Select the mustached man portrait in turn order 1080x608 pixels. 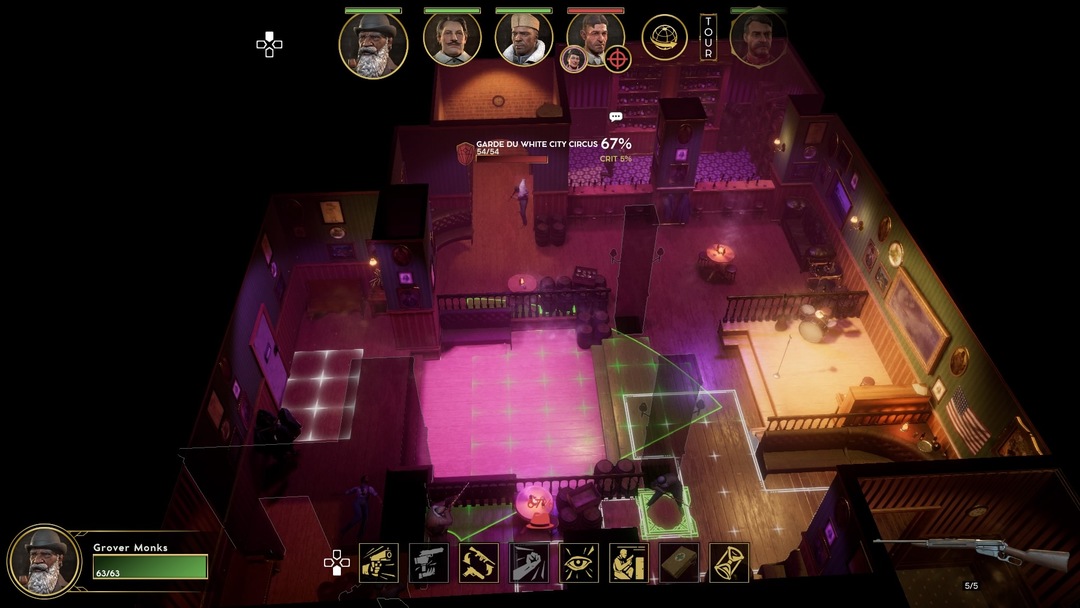pos(452,40)
